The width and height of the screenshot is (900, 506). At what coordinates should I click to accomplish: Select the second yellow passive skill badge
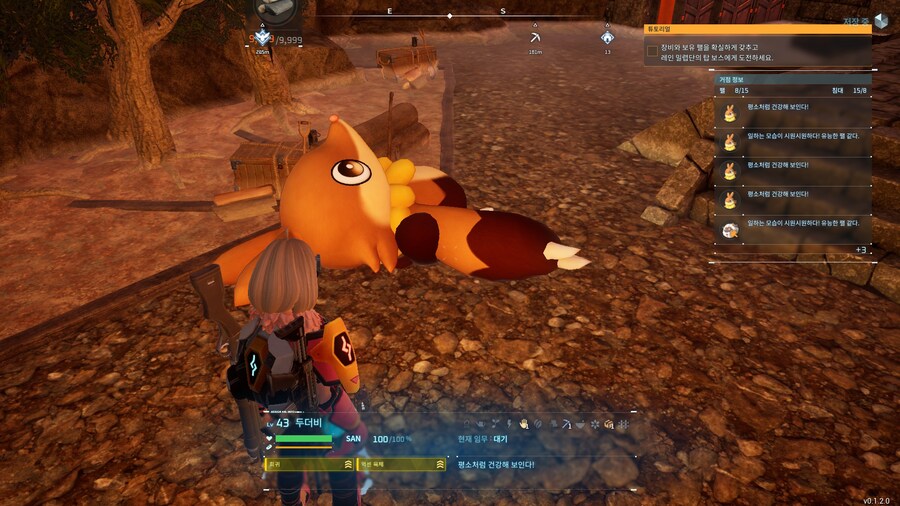click(401, 464)
